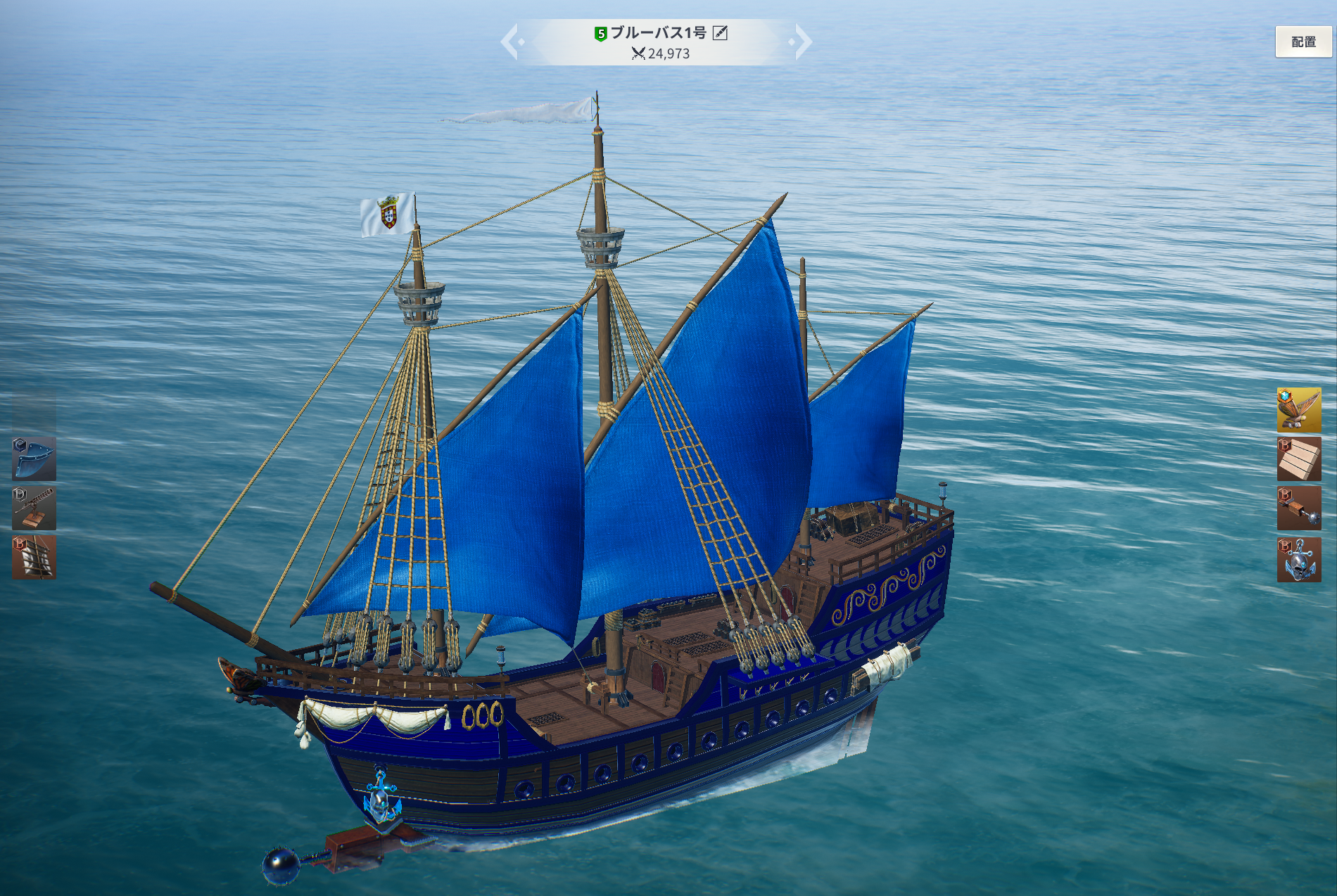Open the B-grade sail equipment slot
Screen dimensions: 1337x896
tap(34, 557)
